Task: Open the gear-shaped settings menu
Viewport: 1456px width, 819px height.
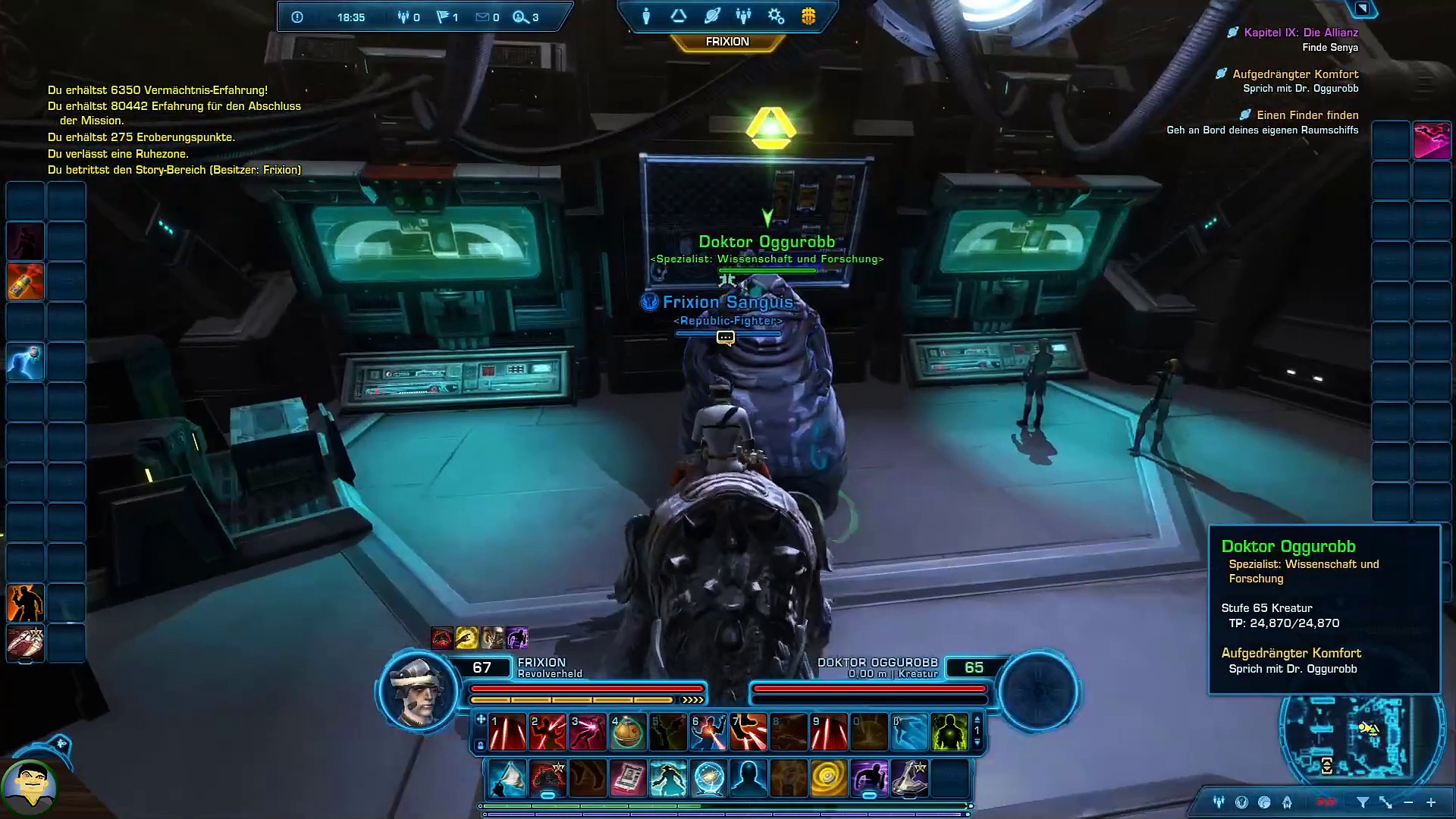Action: 775,16
